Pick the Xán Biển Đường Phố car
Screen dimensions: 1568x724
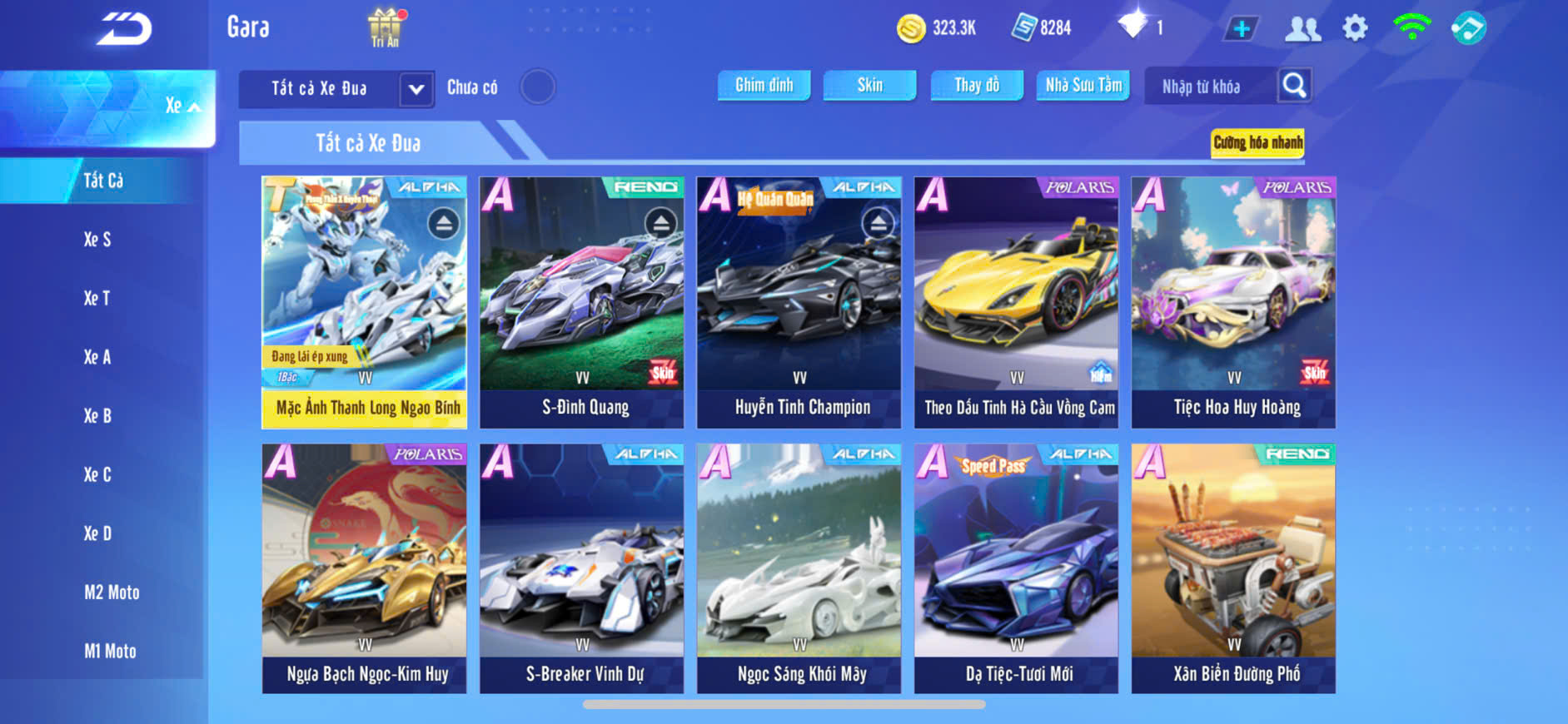[x=1233, y=568]
